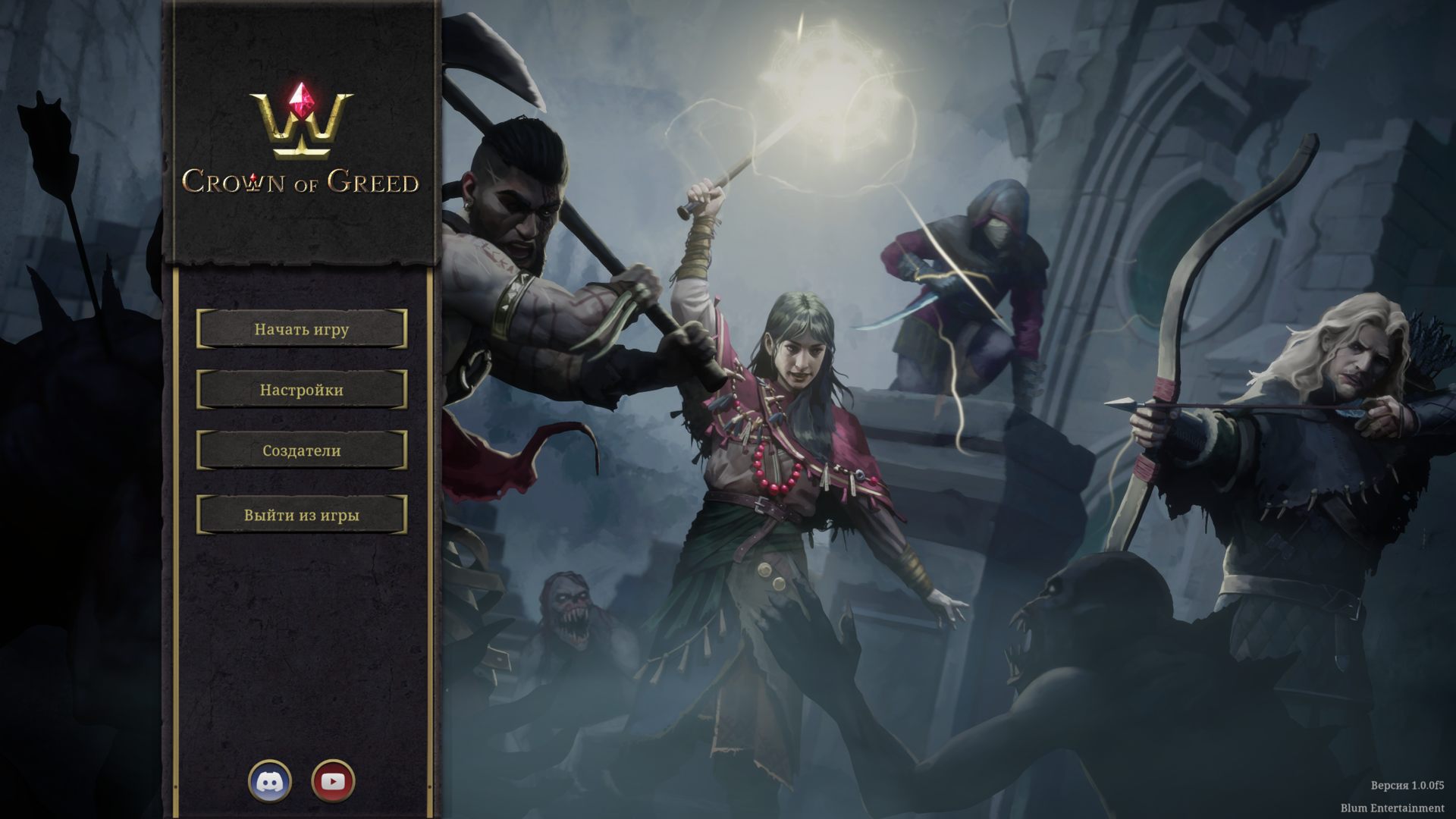
Task: Open Настройки from the main menu
Action: 301,391
